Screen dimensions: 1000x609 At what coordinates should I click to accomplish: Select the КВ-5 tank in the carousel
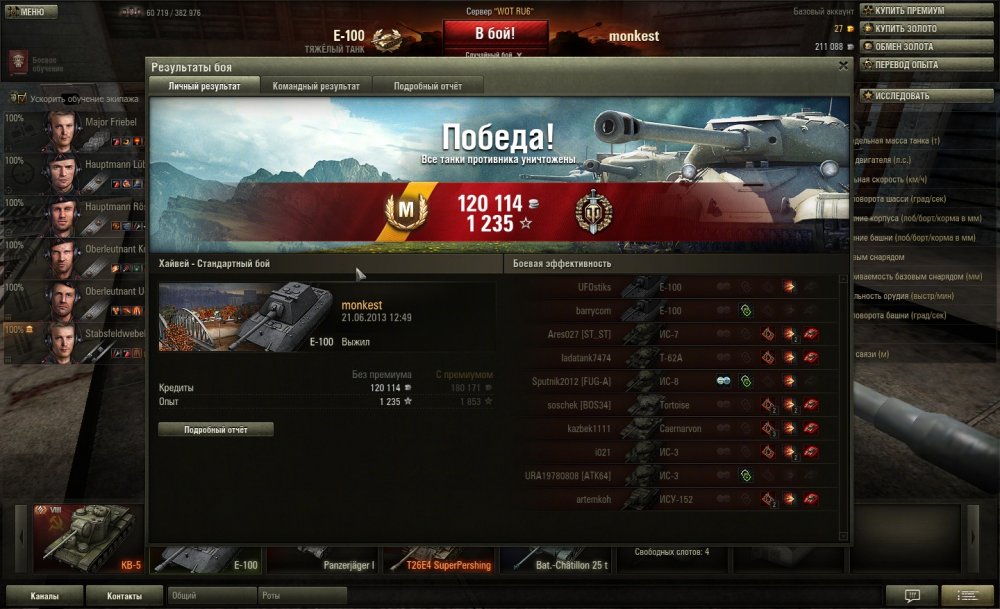click(x=86, y=538)
